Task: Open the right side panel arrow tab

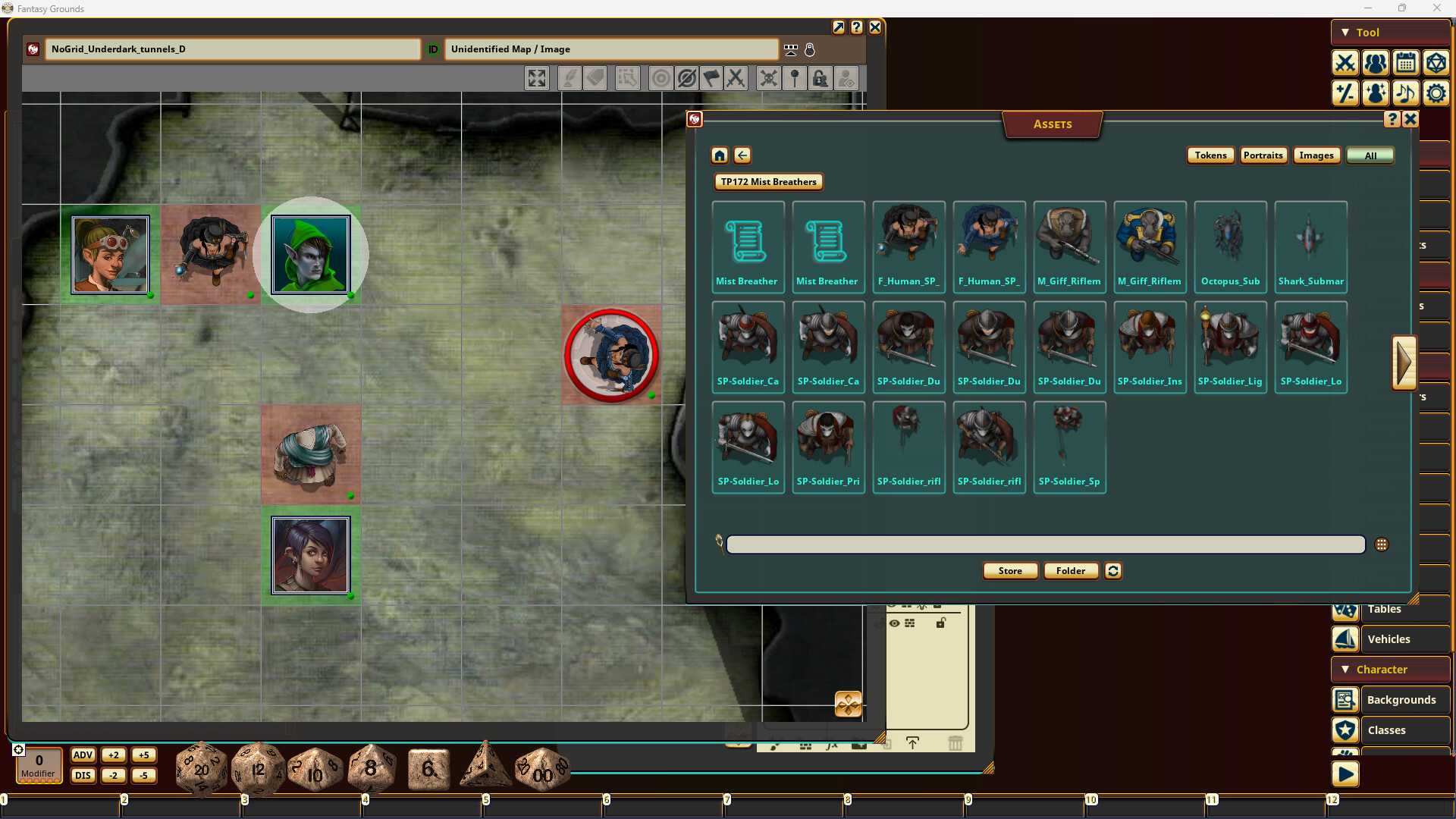Action: [x=1406, y=362]
